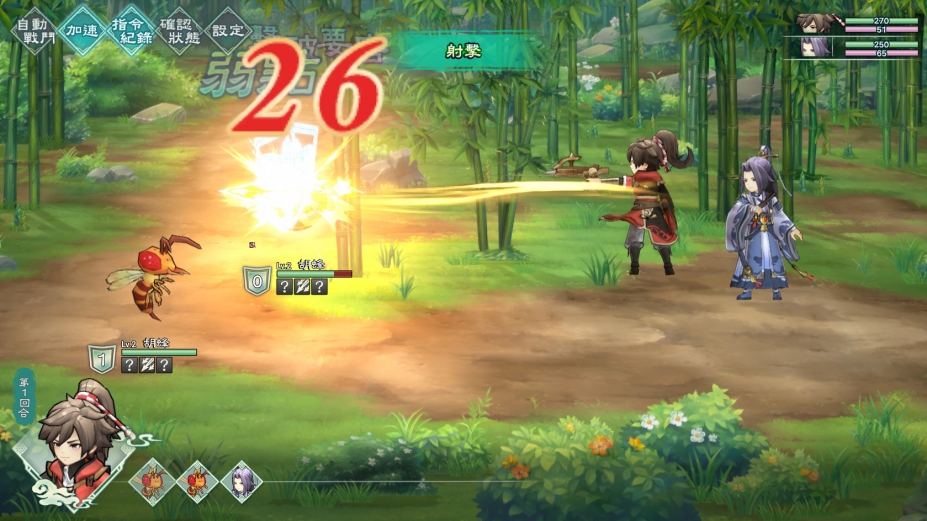Image resolution: width=927 pixels, height=521 pixels.
Task: Open the 設定 settings menu
Action: pos(229,30)
